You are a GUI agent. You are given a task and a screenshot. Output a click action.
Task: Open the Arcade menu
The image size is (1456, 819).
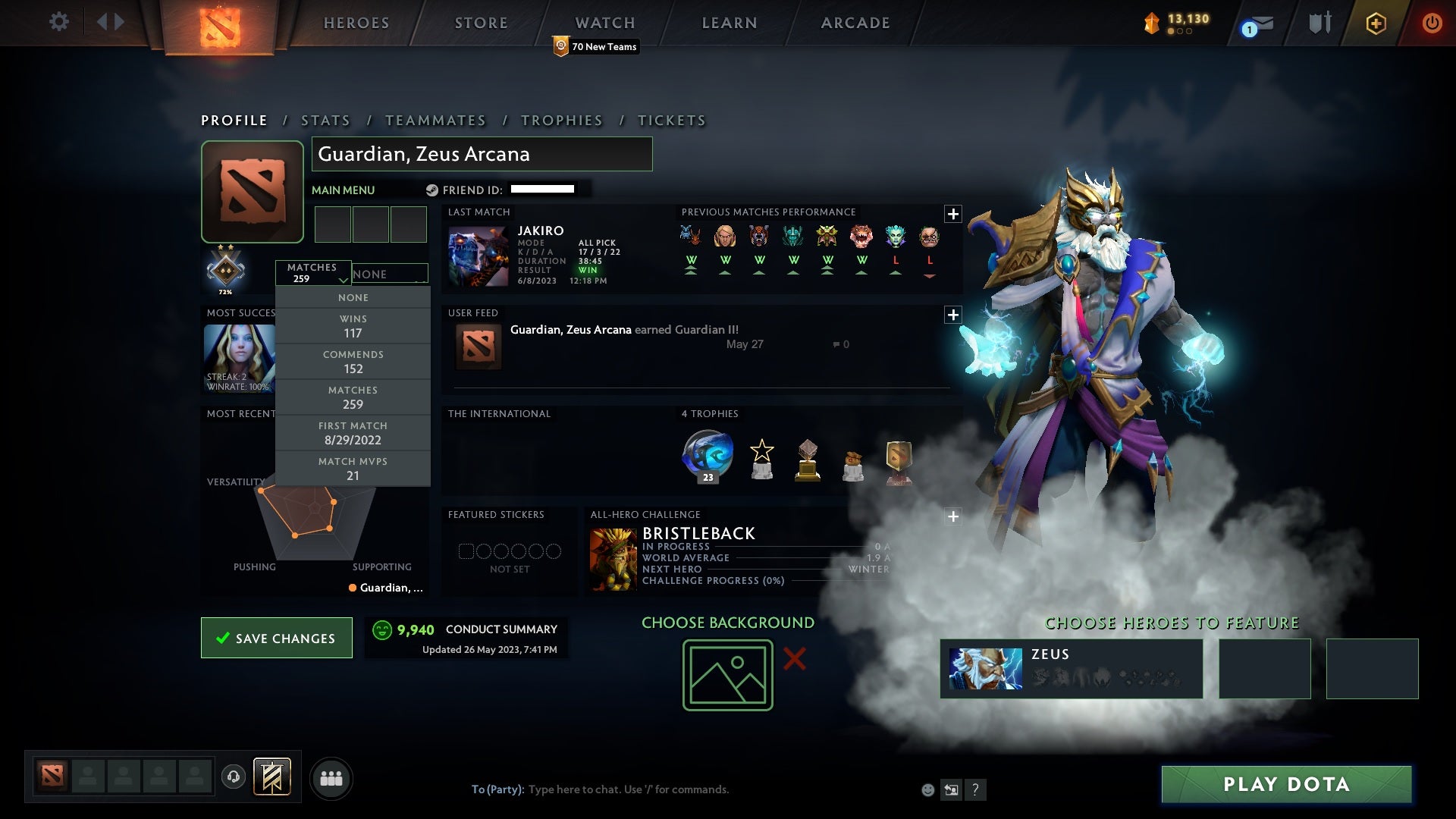855,23
